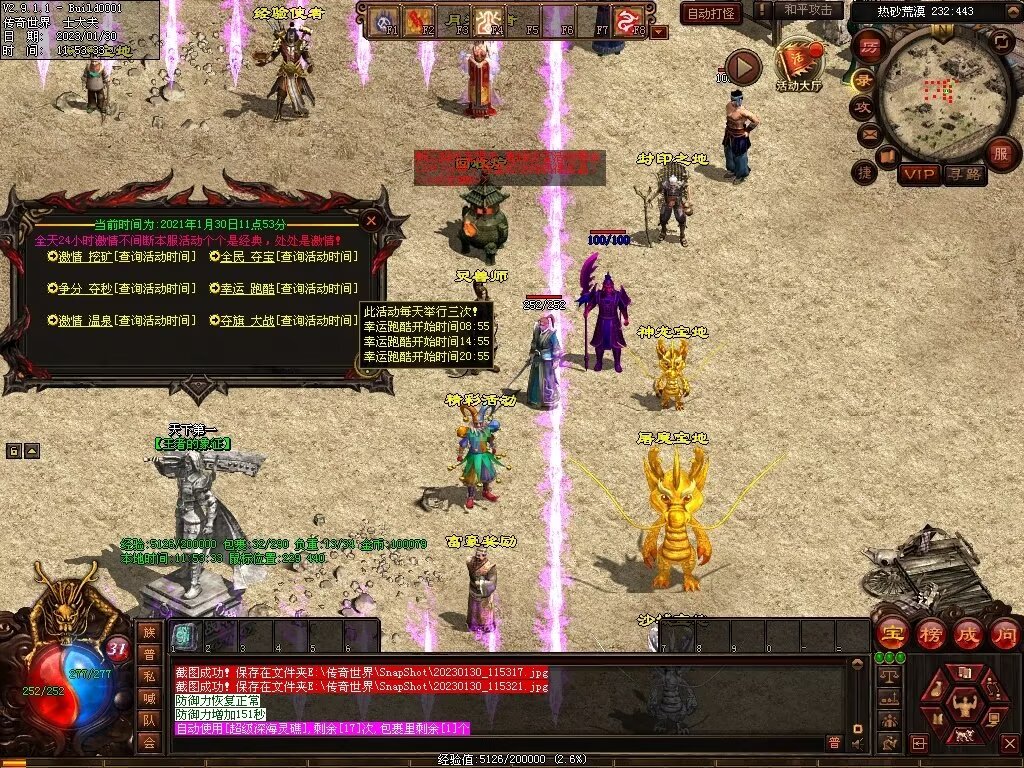Open the 榜 rankings button
Image resolution: width=1024 pixels, height=768 pixels.
[930, 634]
